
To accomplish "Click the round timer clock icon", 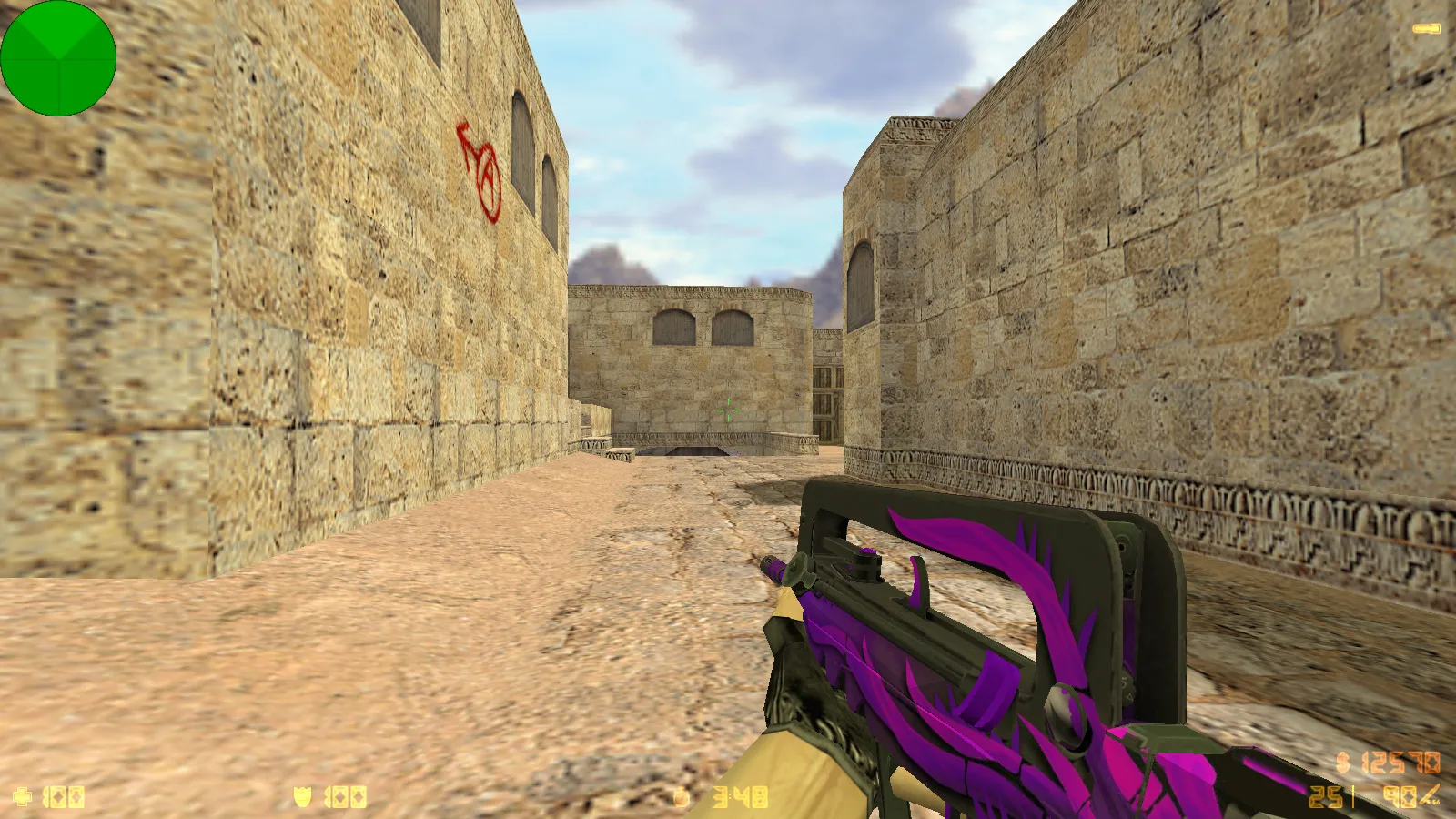I will tap(681, 798).
